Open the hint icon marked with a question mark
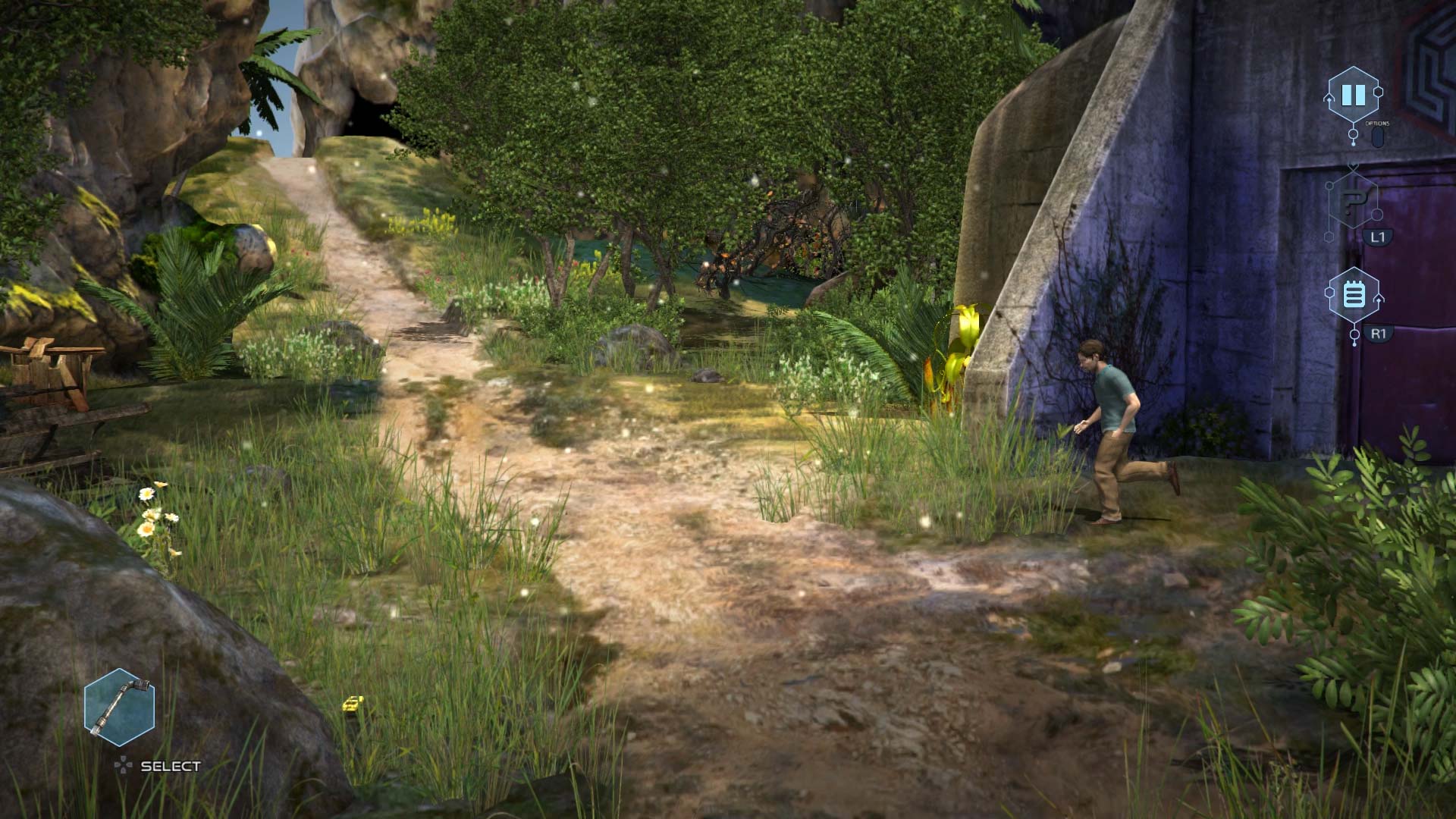 (1354, 201)
